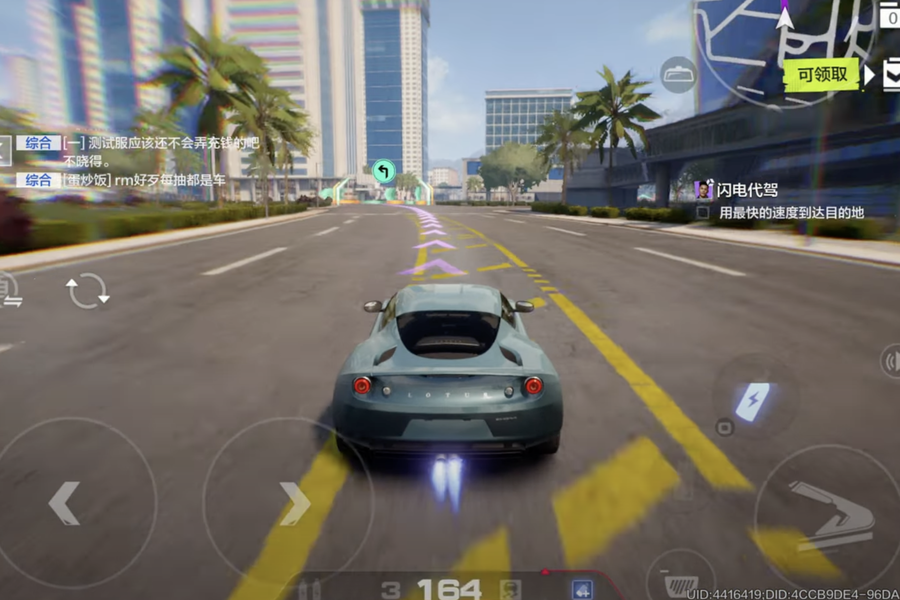Open the mail envelope icon

pyautogui.click(x=891, y=75)
